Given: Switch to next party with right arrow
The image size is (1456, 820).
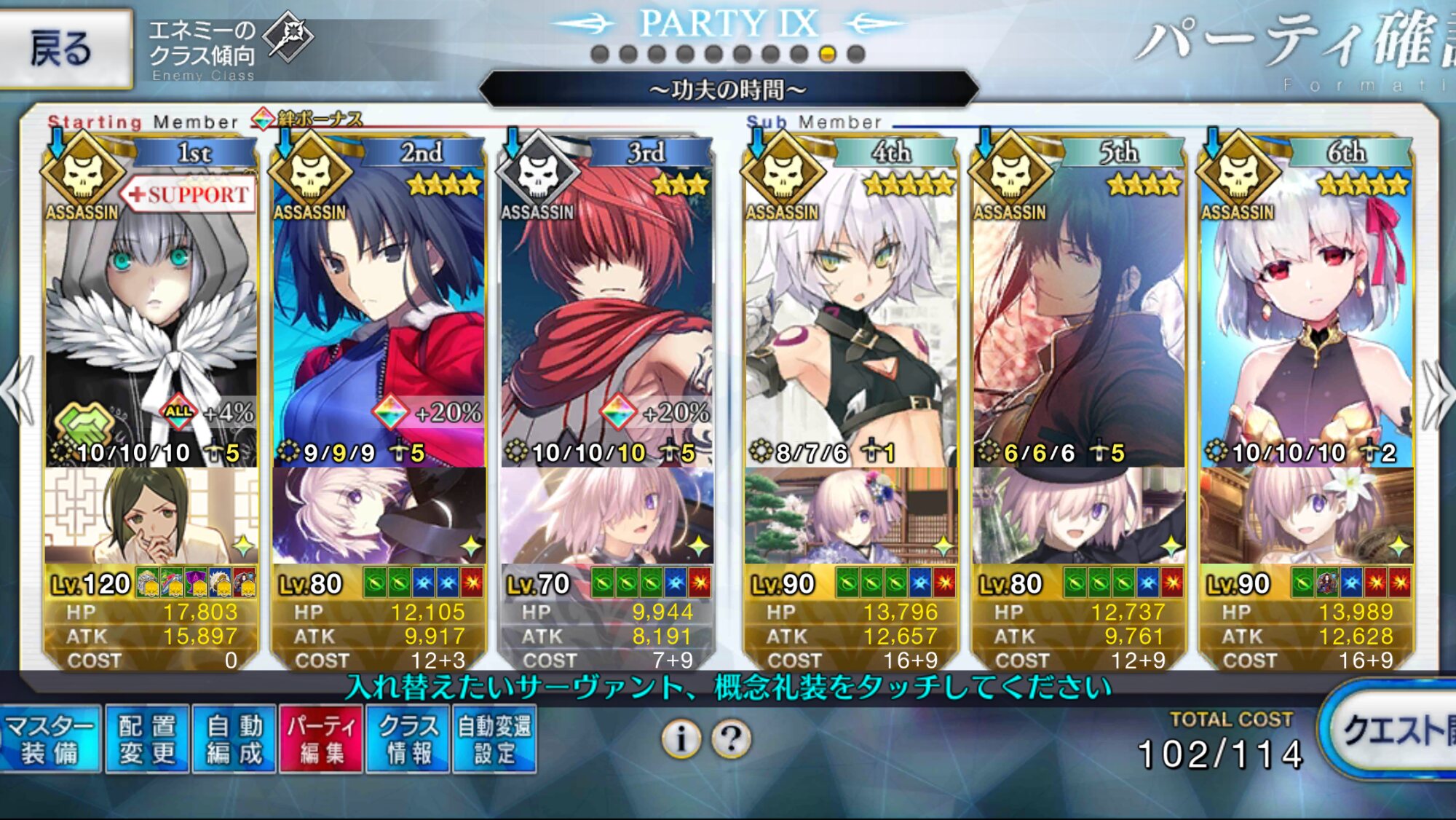Looking at the screenshot, I should point(1438,393).
